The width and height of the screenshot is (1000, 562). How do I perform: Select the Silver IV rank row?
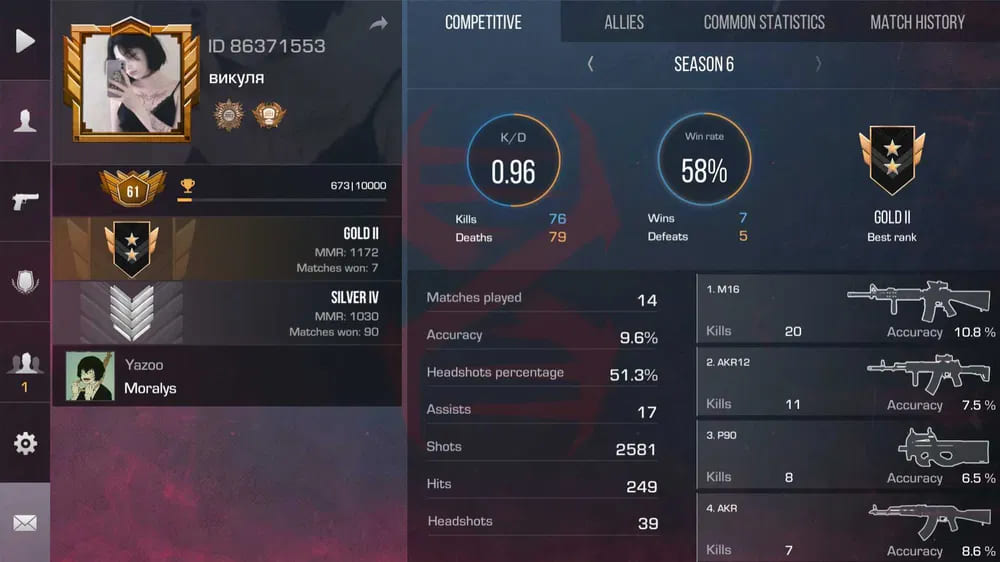click(227, 313)
